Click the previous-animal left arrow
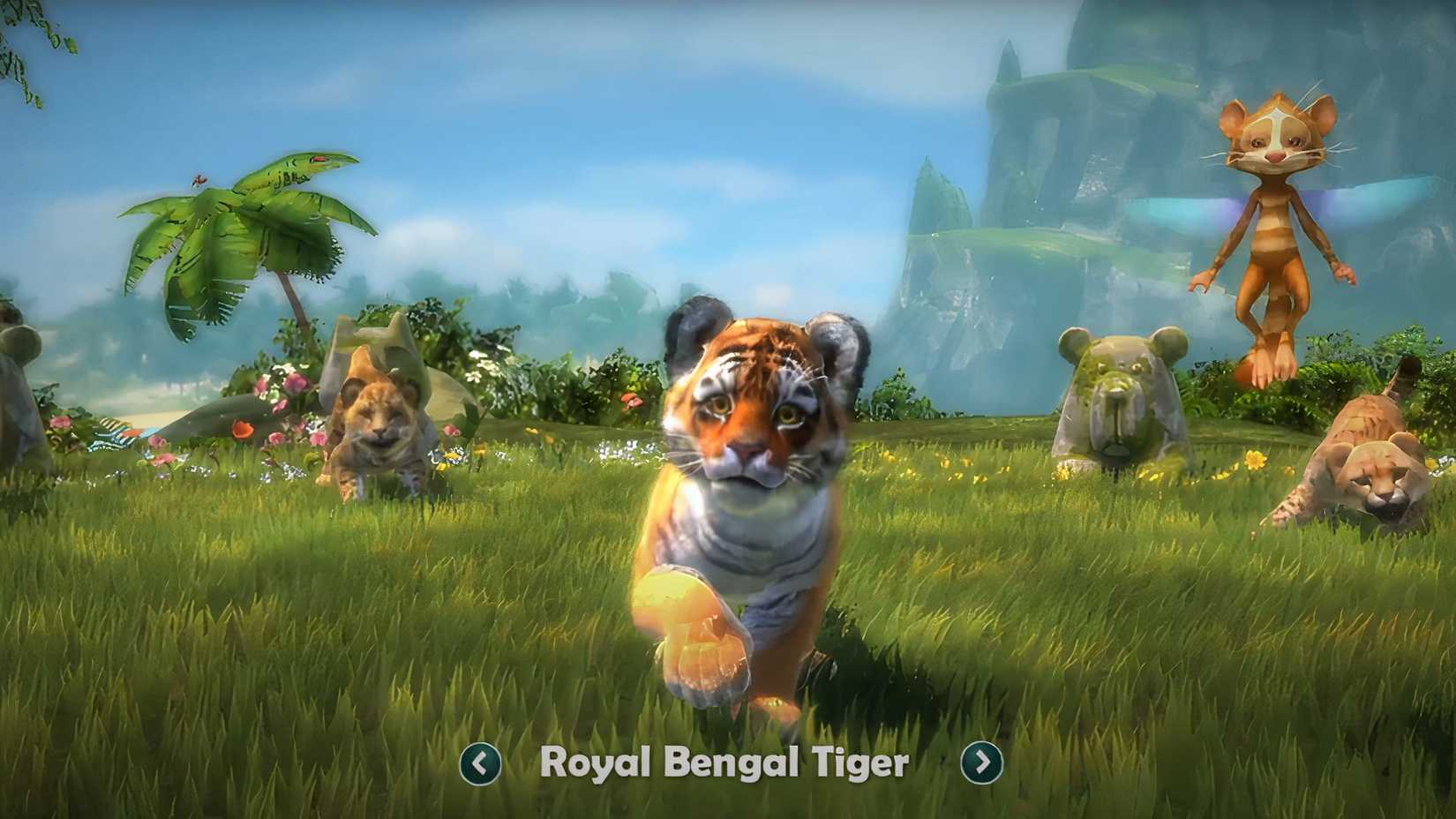Image resolution: width=1456 pixels, height=819 pixels. coord(481,764)
